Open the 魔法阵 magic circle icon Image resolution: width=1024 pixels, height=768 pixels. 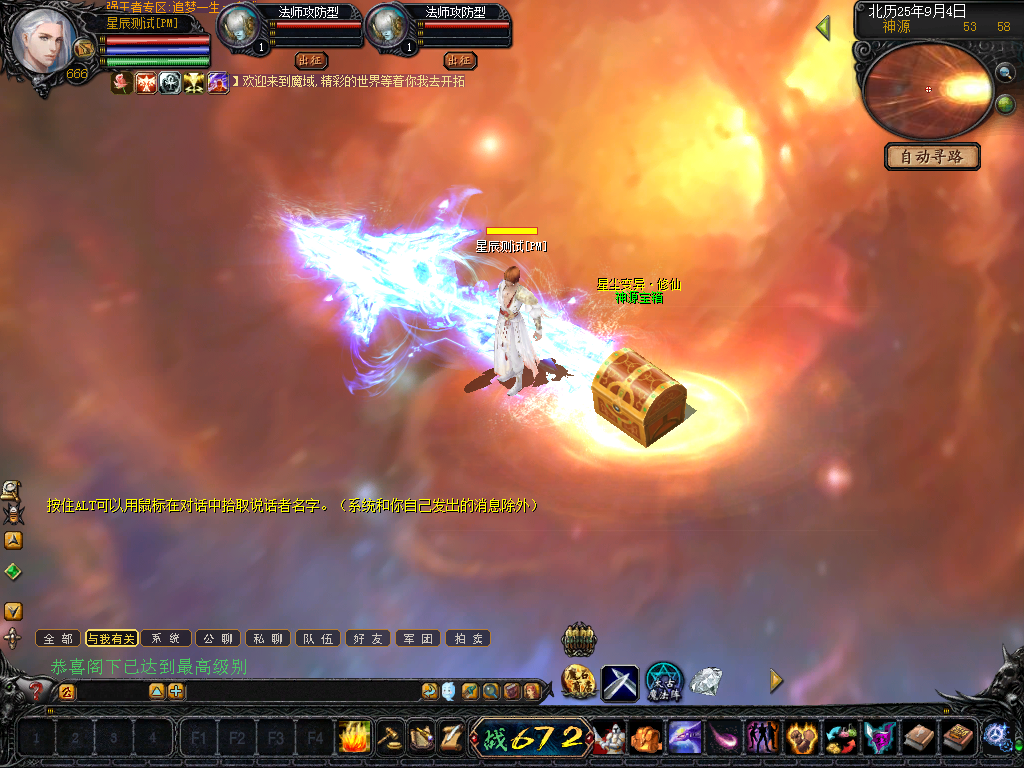[663, 682]
